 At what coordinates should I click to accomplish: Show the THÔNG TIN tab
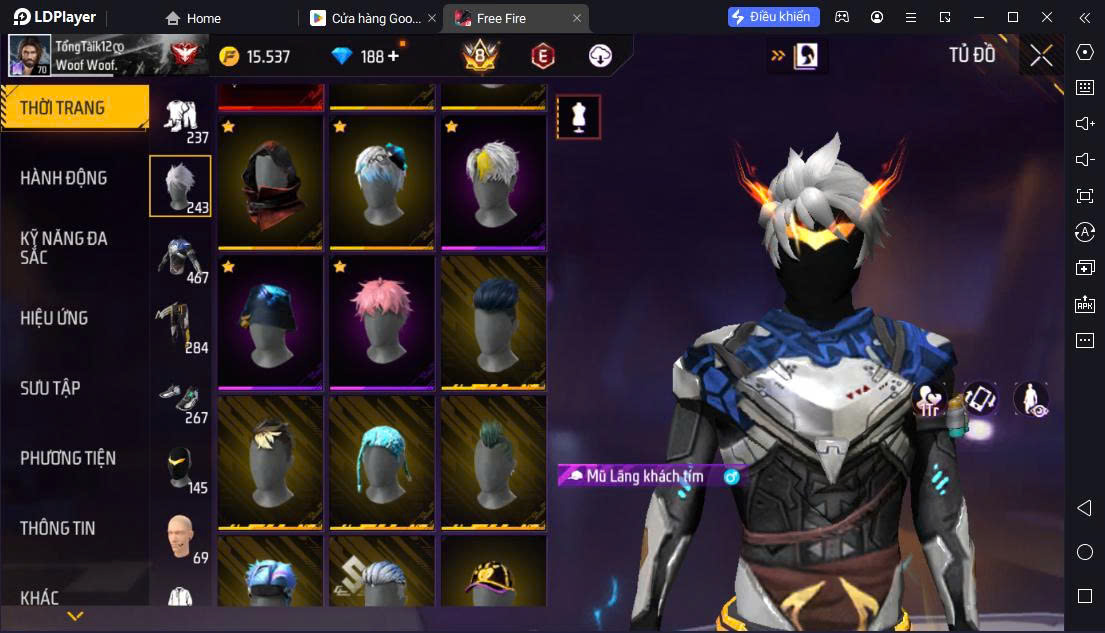58,528
